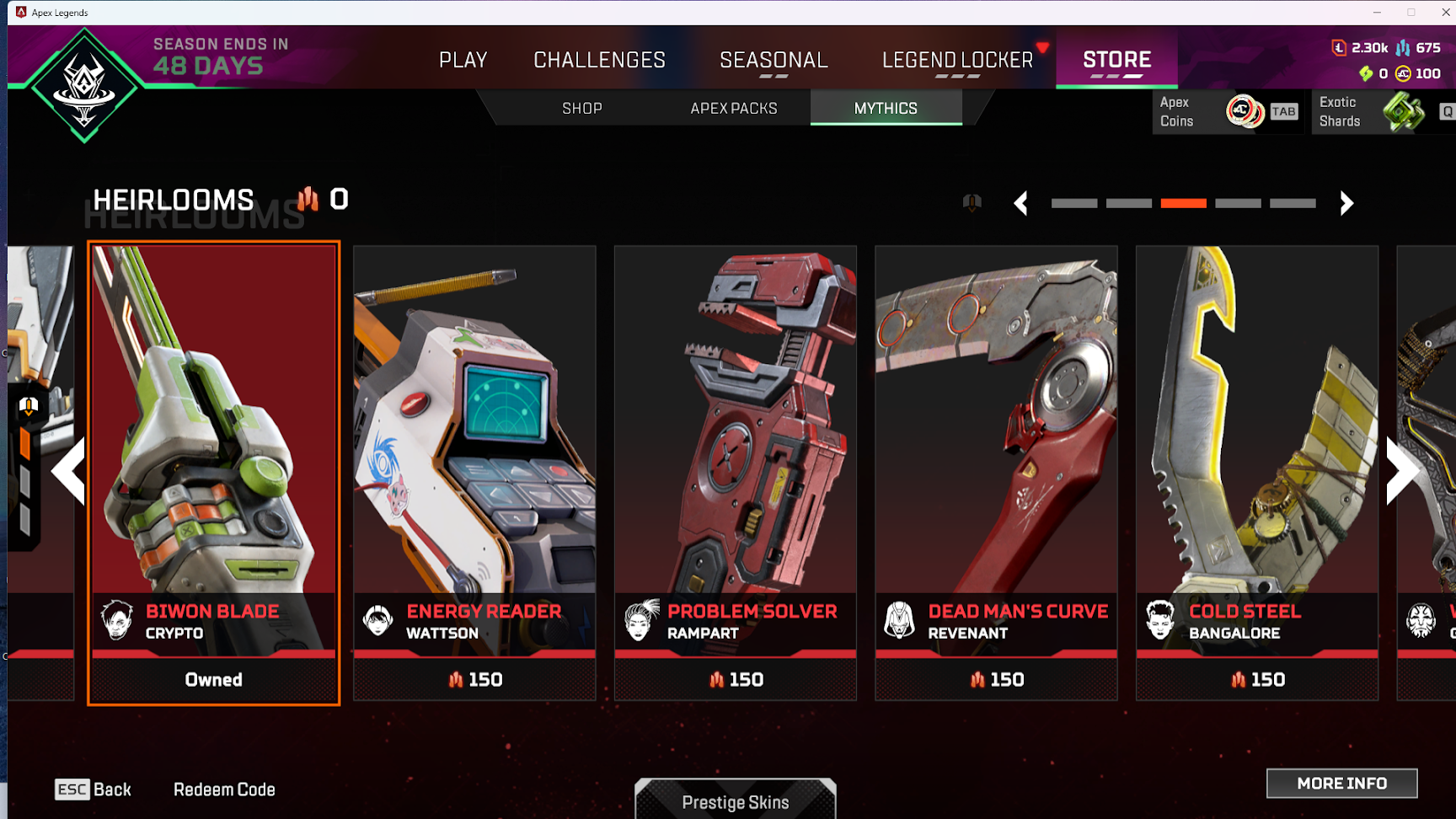Choose the Cold Steel Bangalore heirloom
Screen dimensions: 1456x819
tap(1257, 472)
